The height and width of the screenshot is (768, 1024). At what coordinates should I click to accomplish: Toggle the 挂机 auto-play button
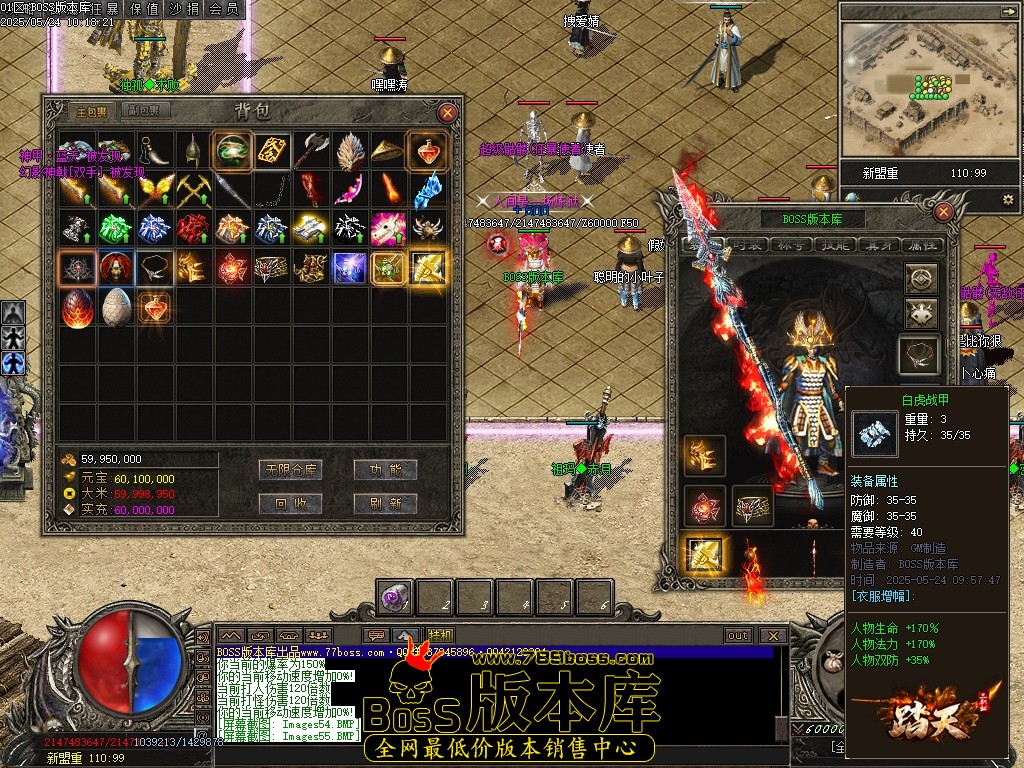click(x=440, y=635)
